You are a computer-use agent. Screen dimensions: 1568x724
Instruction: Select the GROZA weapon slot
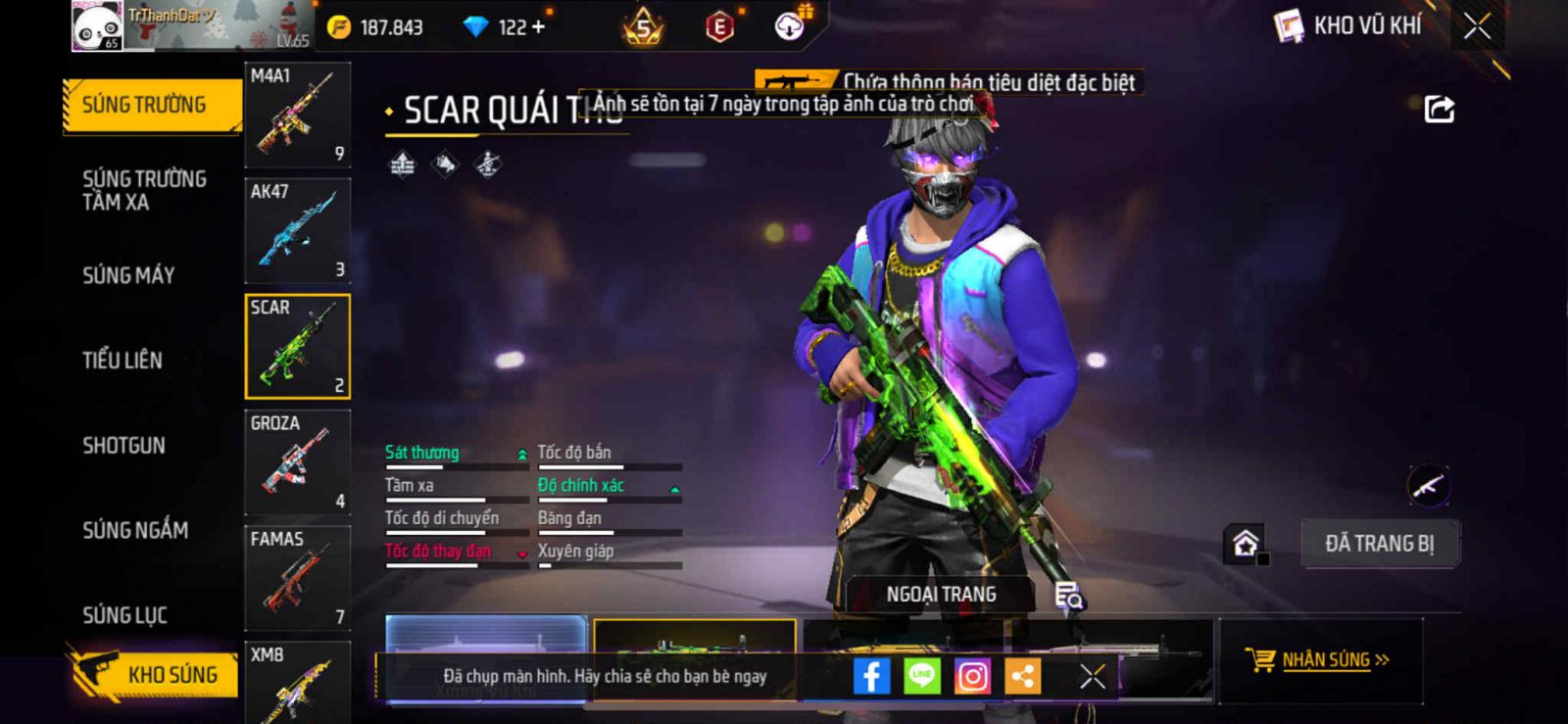tap(297, 462)
